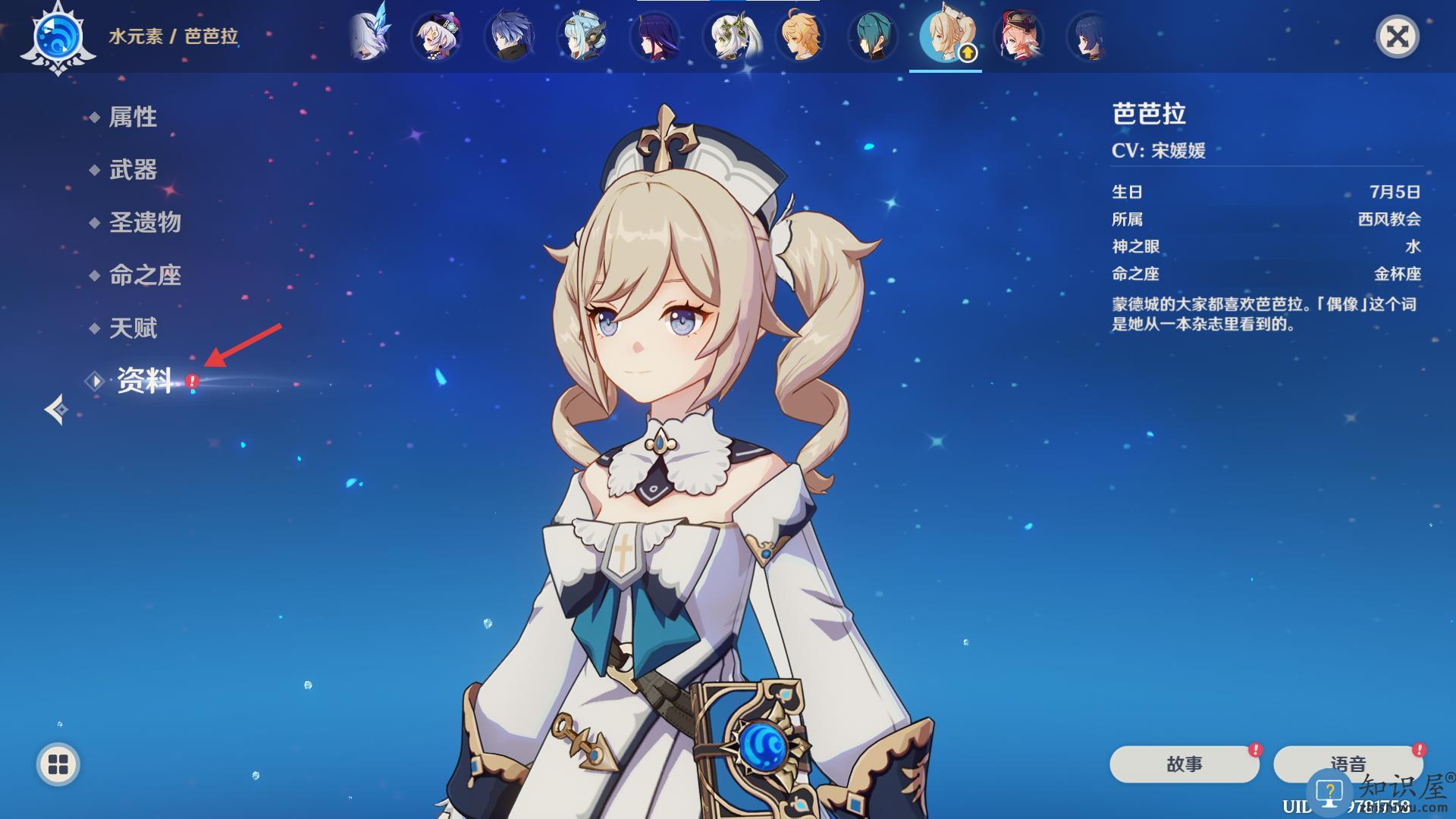Screen dimensions: 1456x819
Task: Show the 命之座 constellation section
Action: coord(145,275)
